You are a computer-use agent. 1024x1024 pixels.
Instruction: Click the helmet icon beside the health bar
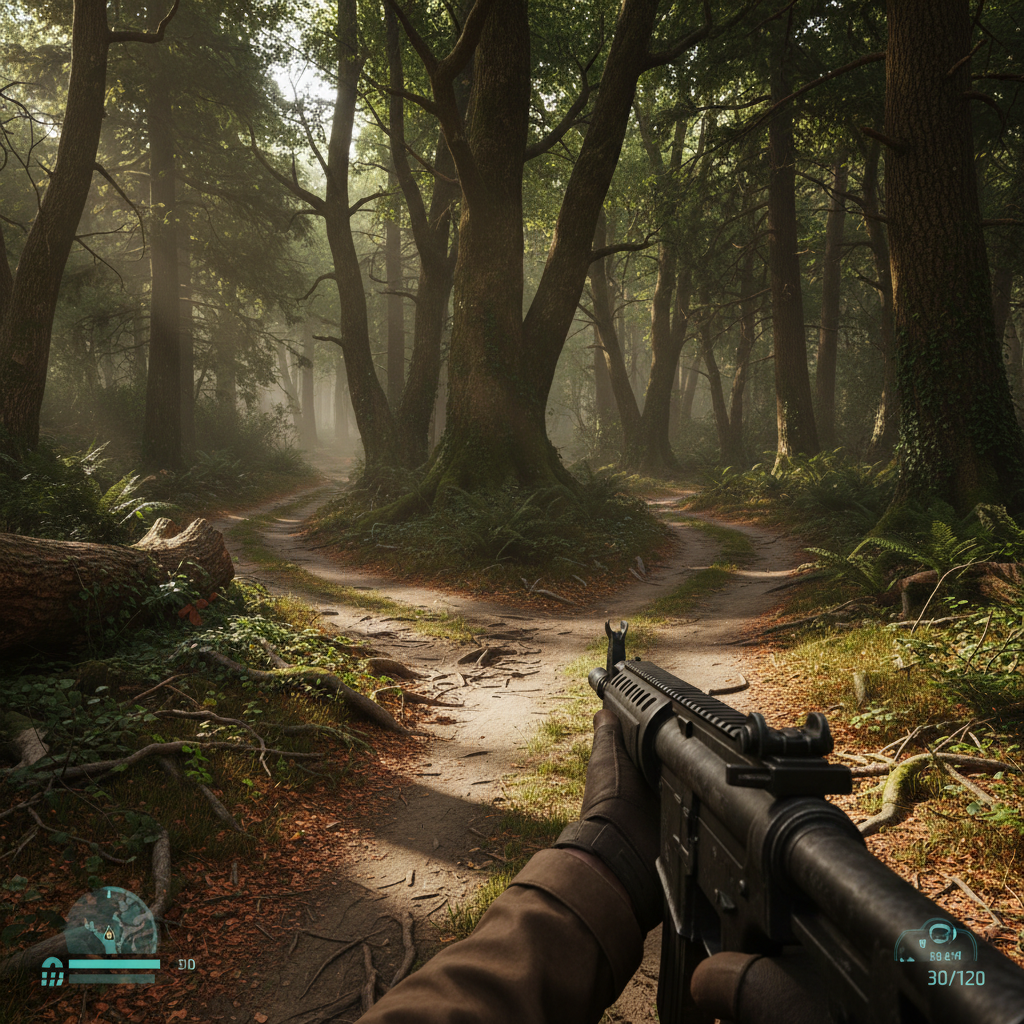(x=52, y=971)
